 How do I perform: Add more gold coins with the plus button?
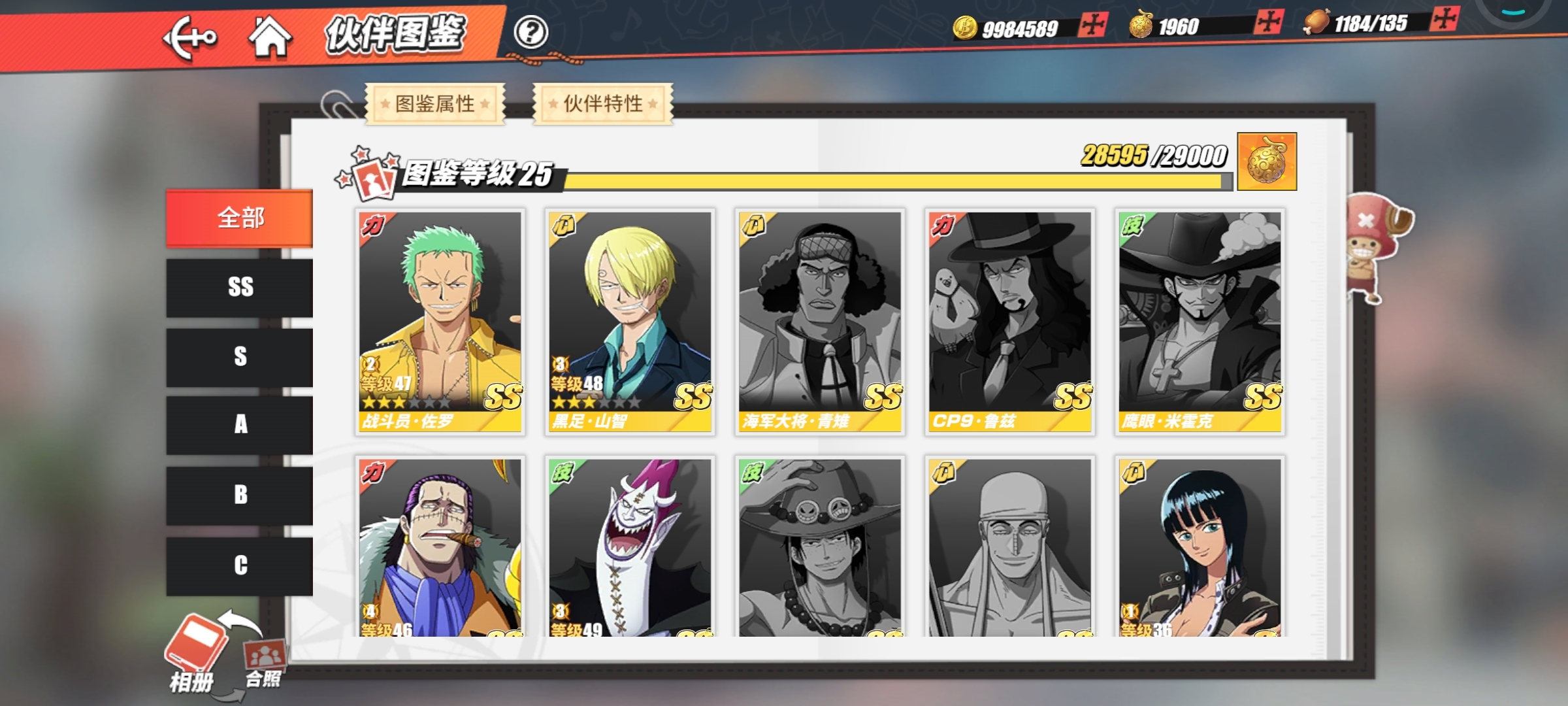[1092, 25]
